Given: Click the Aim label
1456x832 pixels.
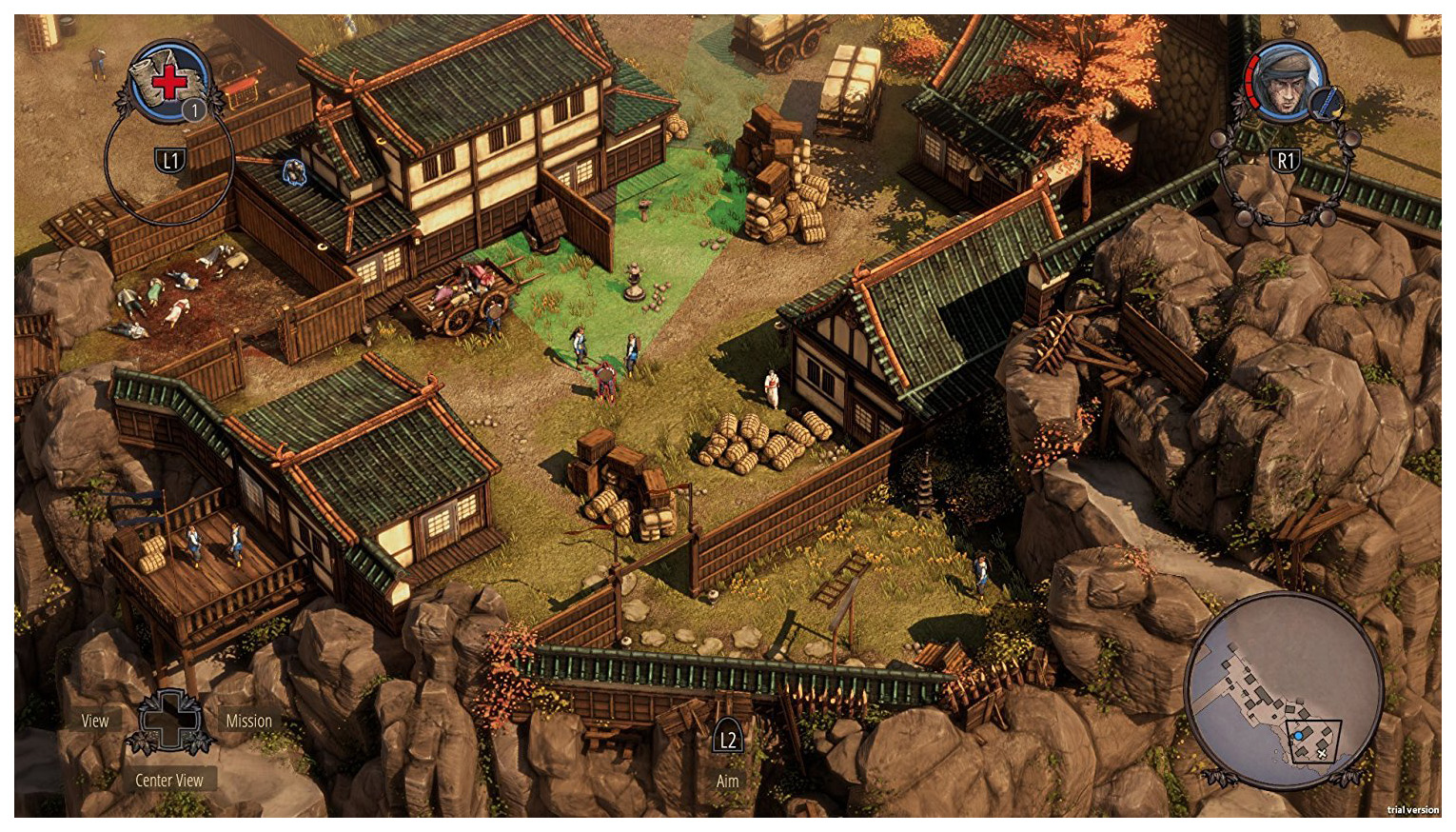Looking at the screenshot, I should 727,781.
